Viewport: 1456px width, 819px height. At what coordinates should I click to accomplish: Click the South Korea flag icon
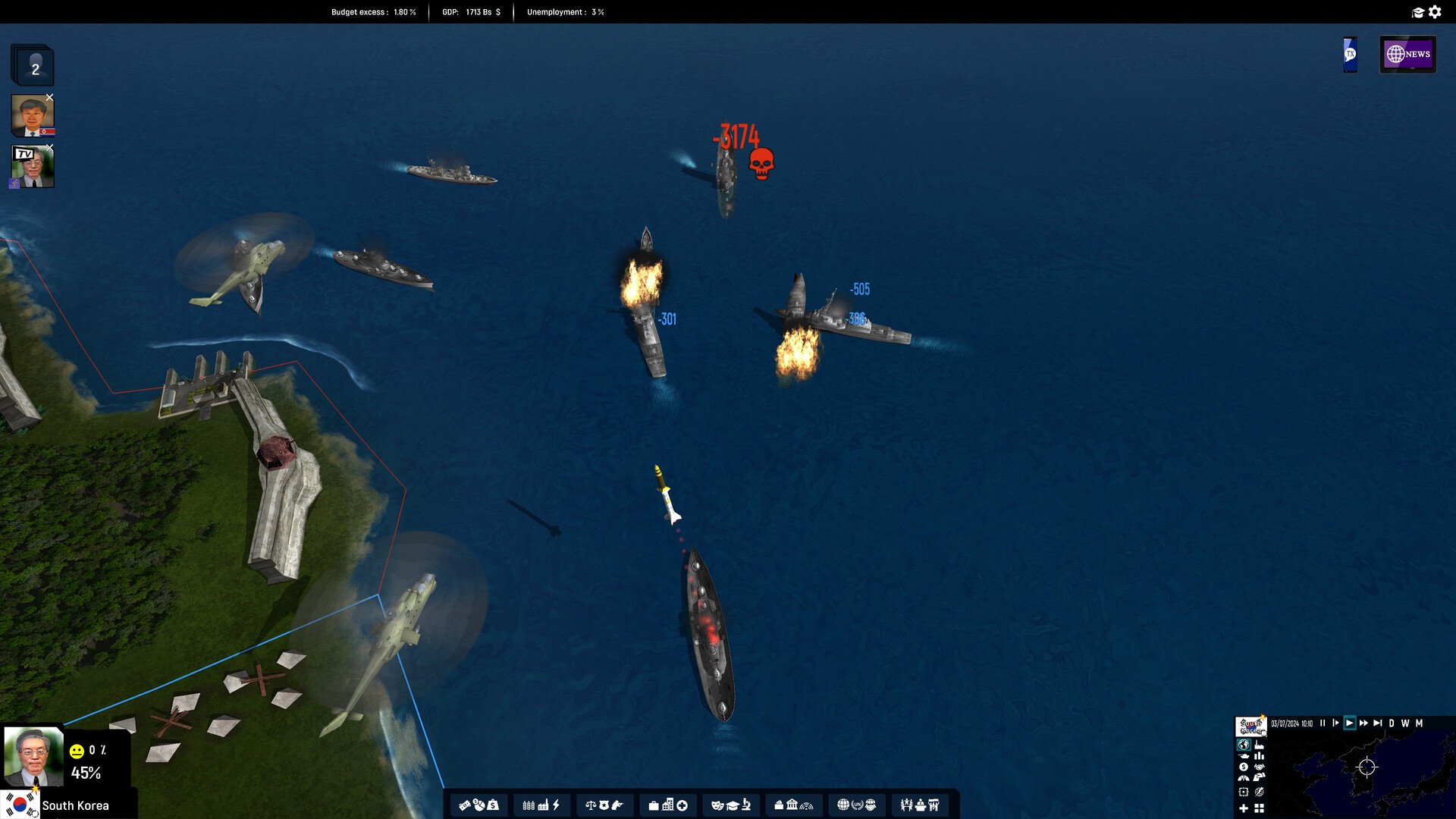tap(20, 803)
